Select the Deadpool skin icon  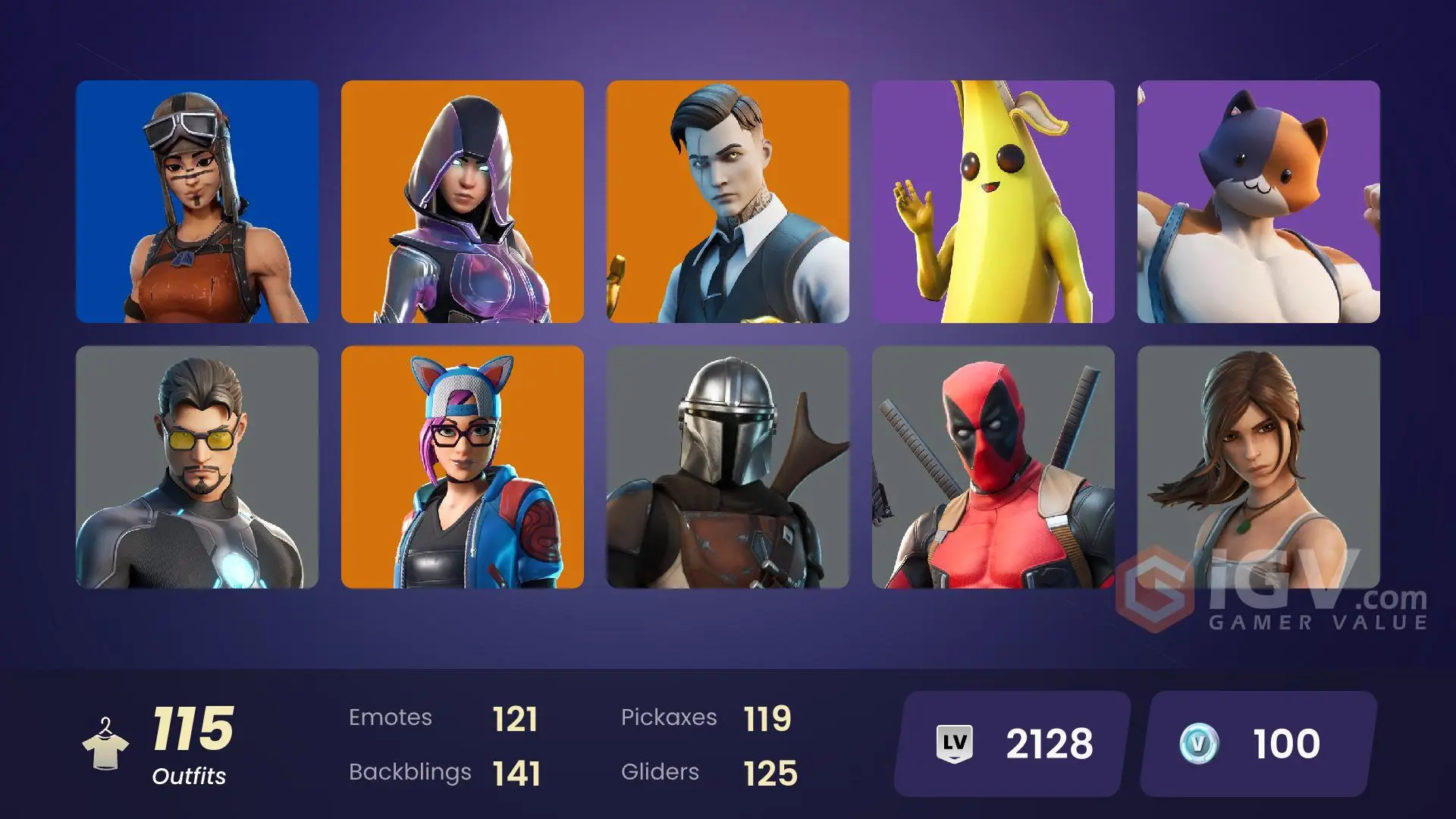(993, 466)
